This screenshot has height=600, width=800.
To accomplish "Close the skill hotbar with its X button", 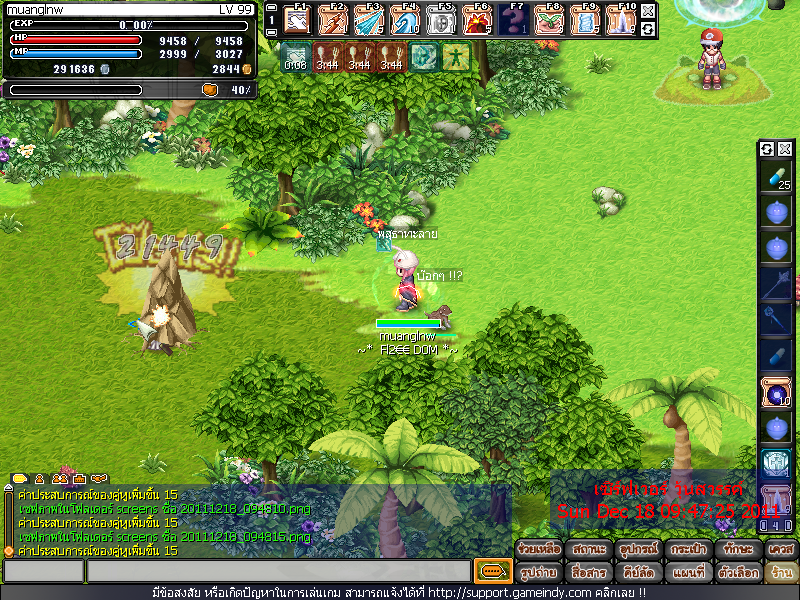I will point(648,11).
